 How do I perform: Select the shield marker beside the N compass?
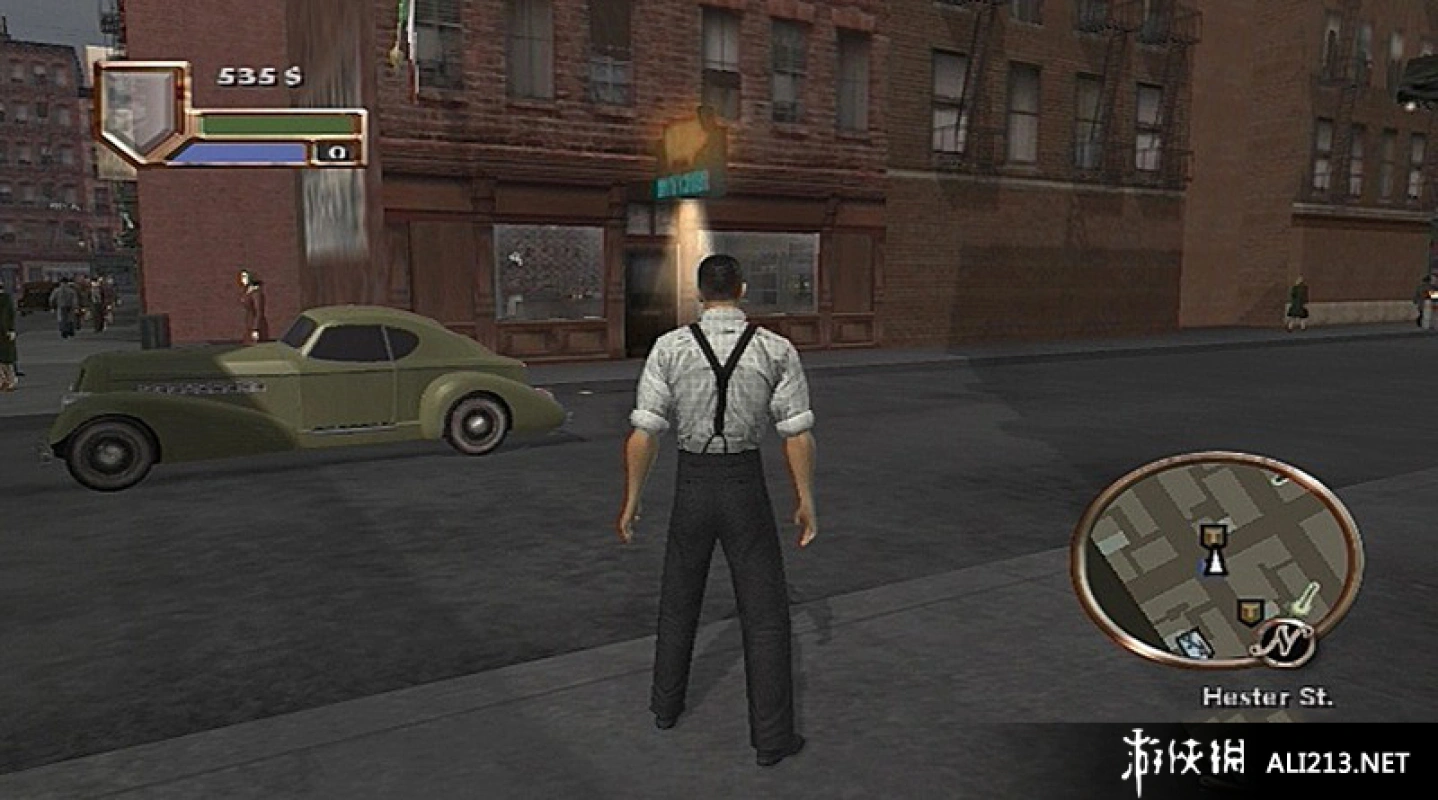pyautogui.click(x=1248, y=611)
